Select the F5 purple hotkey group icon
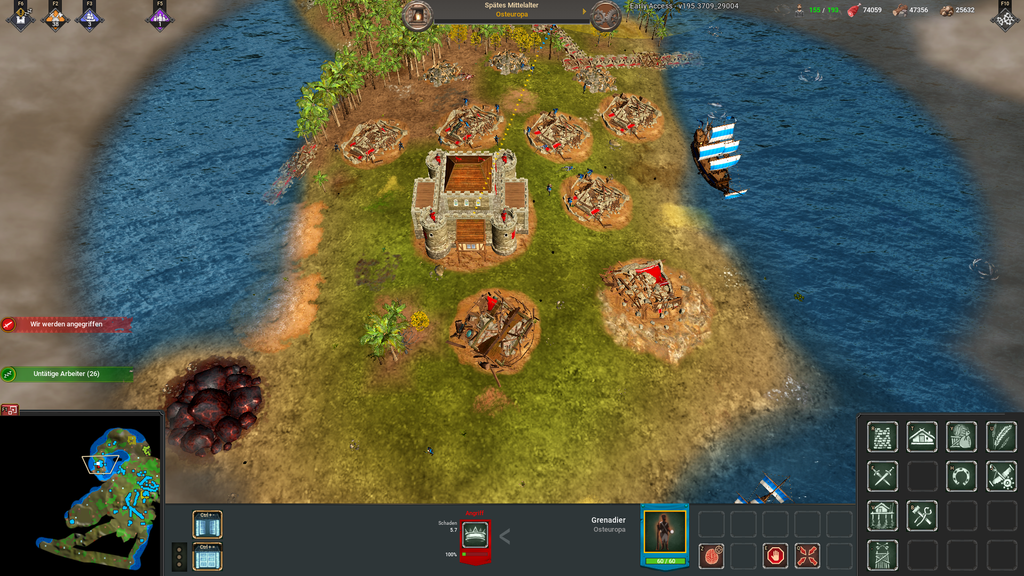Screen dimensions: 1024x576 point(160,17)
